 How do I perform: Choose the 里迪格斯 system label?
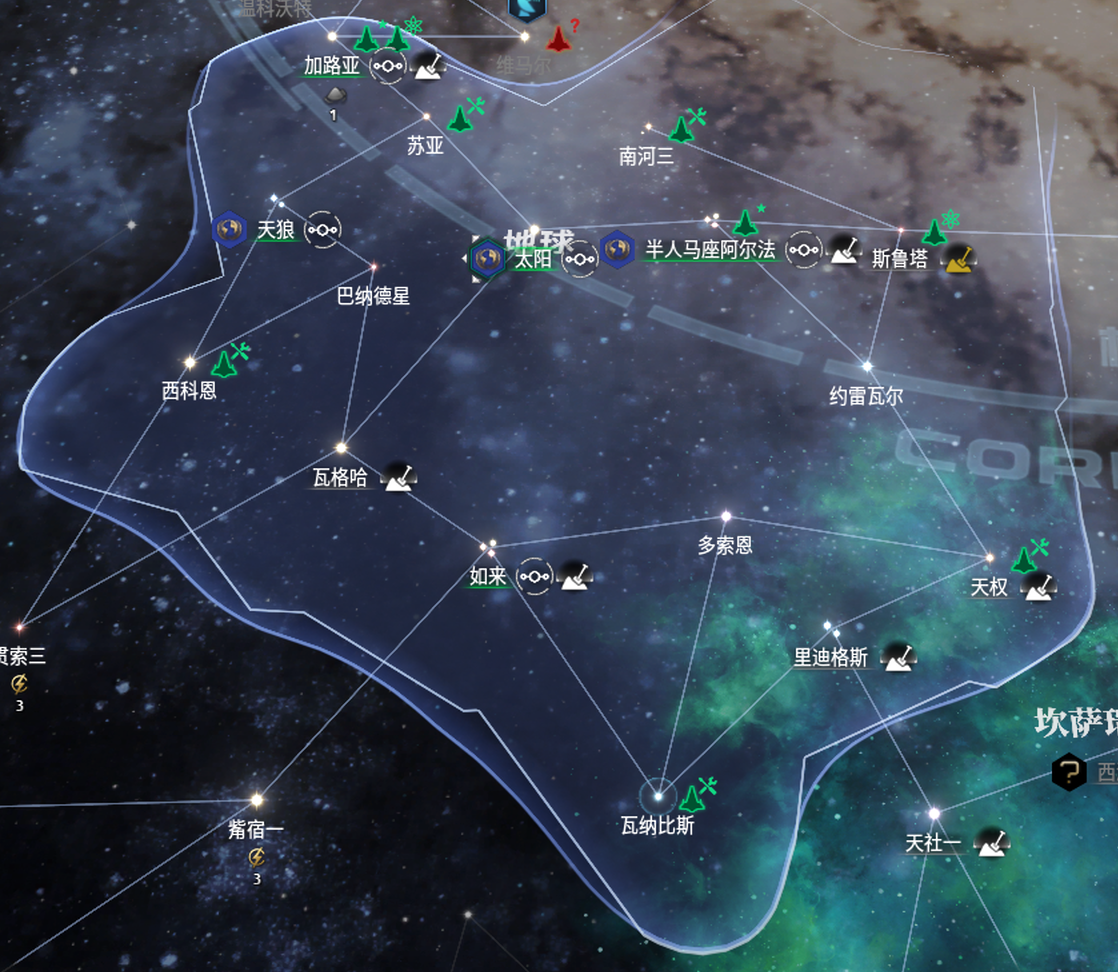pyautogui.click(x=831, y=657)
